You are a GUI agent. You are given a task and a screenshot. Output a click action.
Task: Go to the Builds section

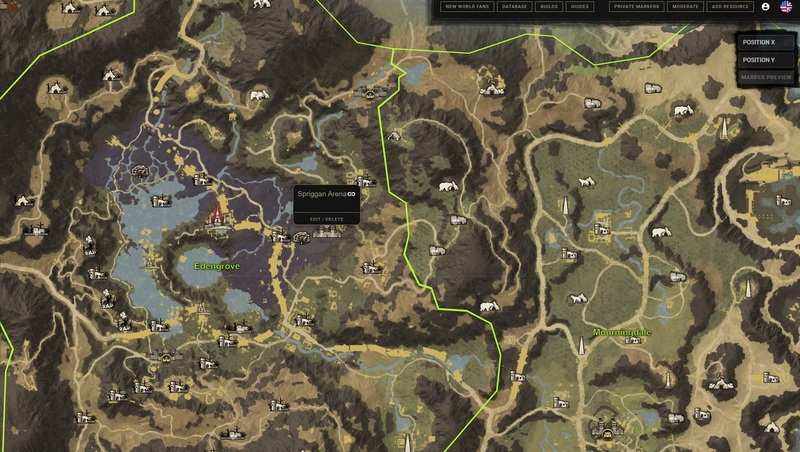coord(548,7)
